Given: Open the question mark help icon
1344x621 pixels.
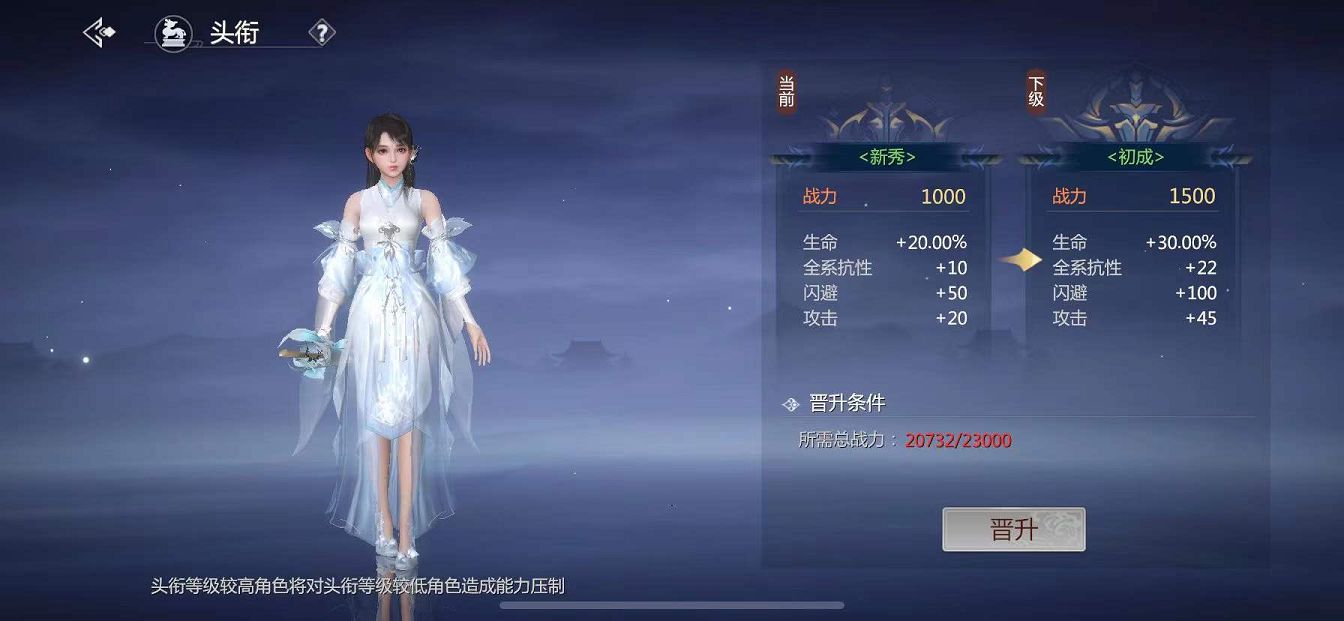Looking at the screenshot, I should (x=321, y=34).
